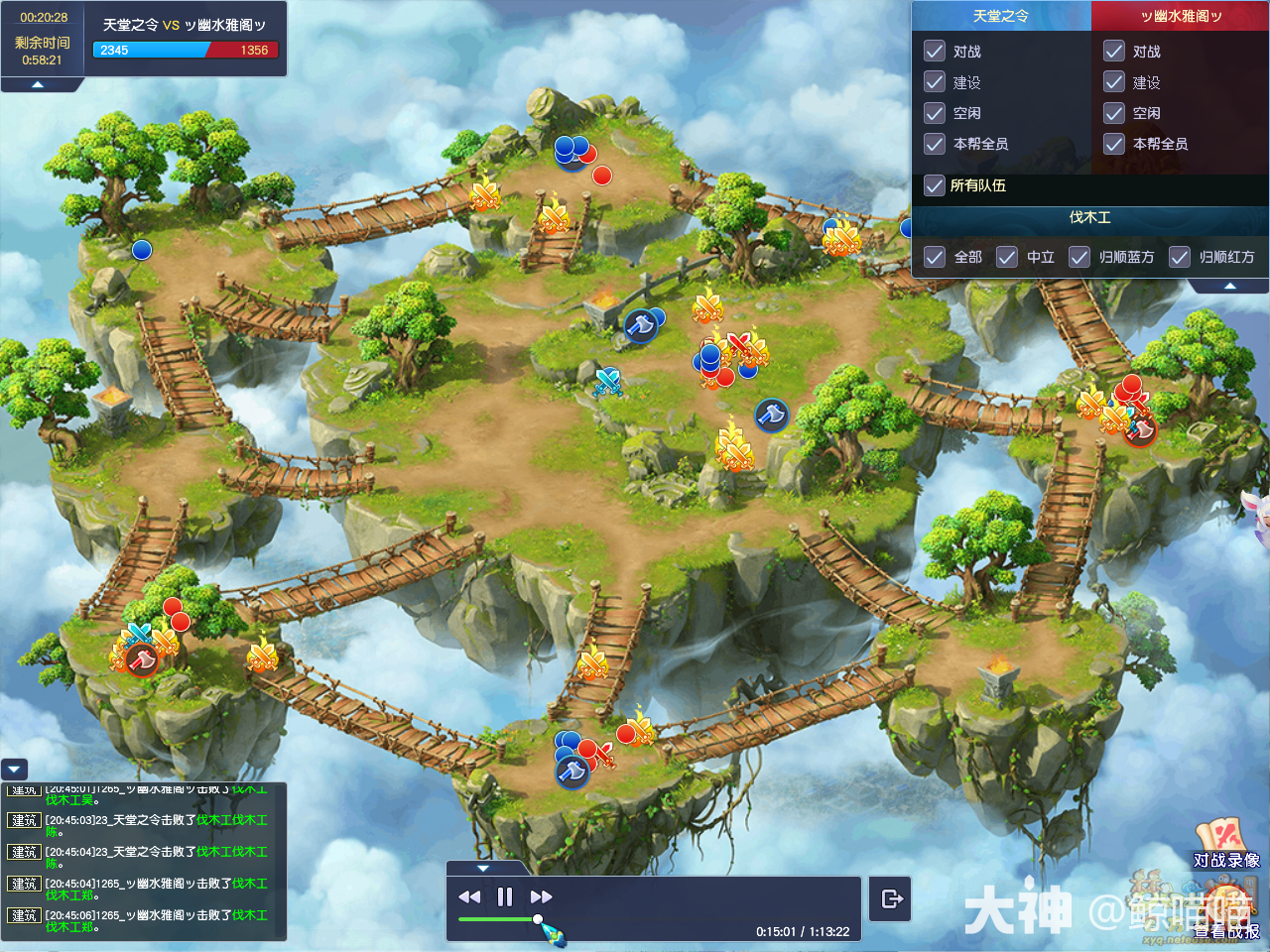Uncheck 空闲 in the 天堂之令 column

[935, 113]
